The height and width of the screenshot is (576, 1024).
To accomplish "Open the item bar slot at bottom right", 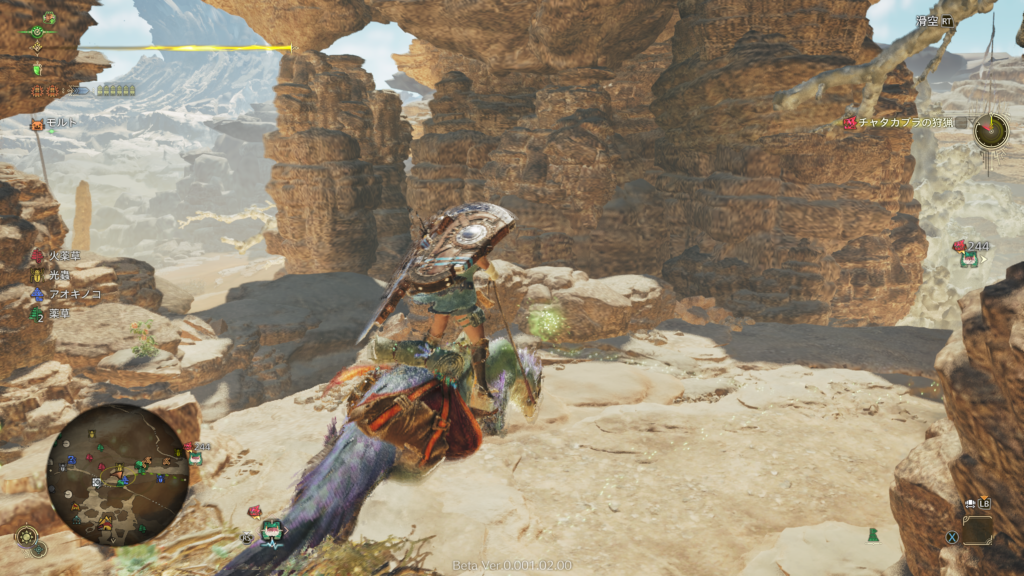I will pos(977,529).
